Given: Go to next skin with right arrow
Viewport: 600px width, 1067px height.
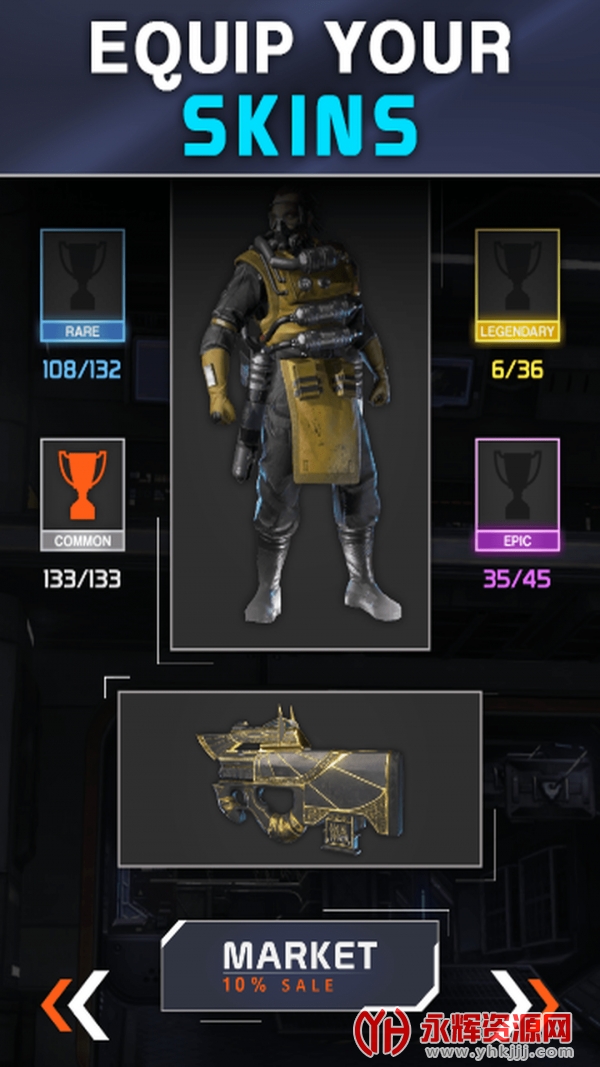Looking at the screenshot, I should [527, 1001].
